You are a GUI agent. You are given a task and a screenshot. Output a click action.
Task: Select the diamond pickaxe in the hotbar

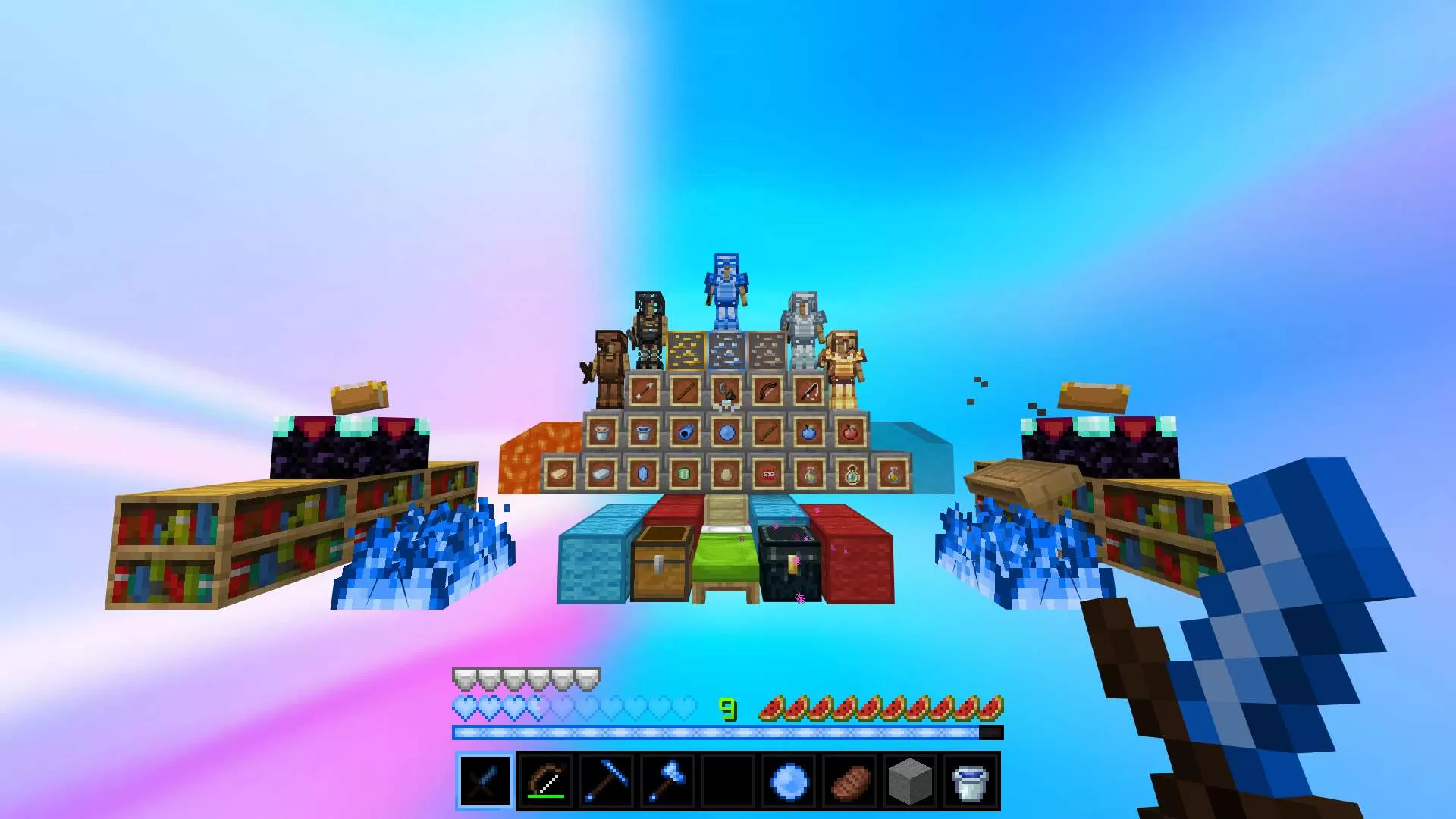(607, 781)
